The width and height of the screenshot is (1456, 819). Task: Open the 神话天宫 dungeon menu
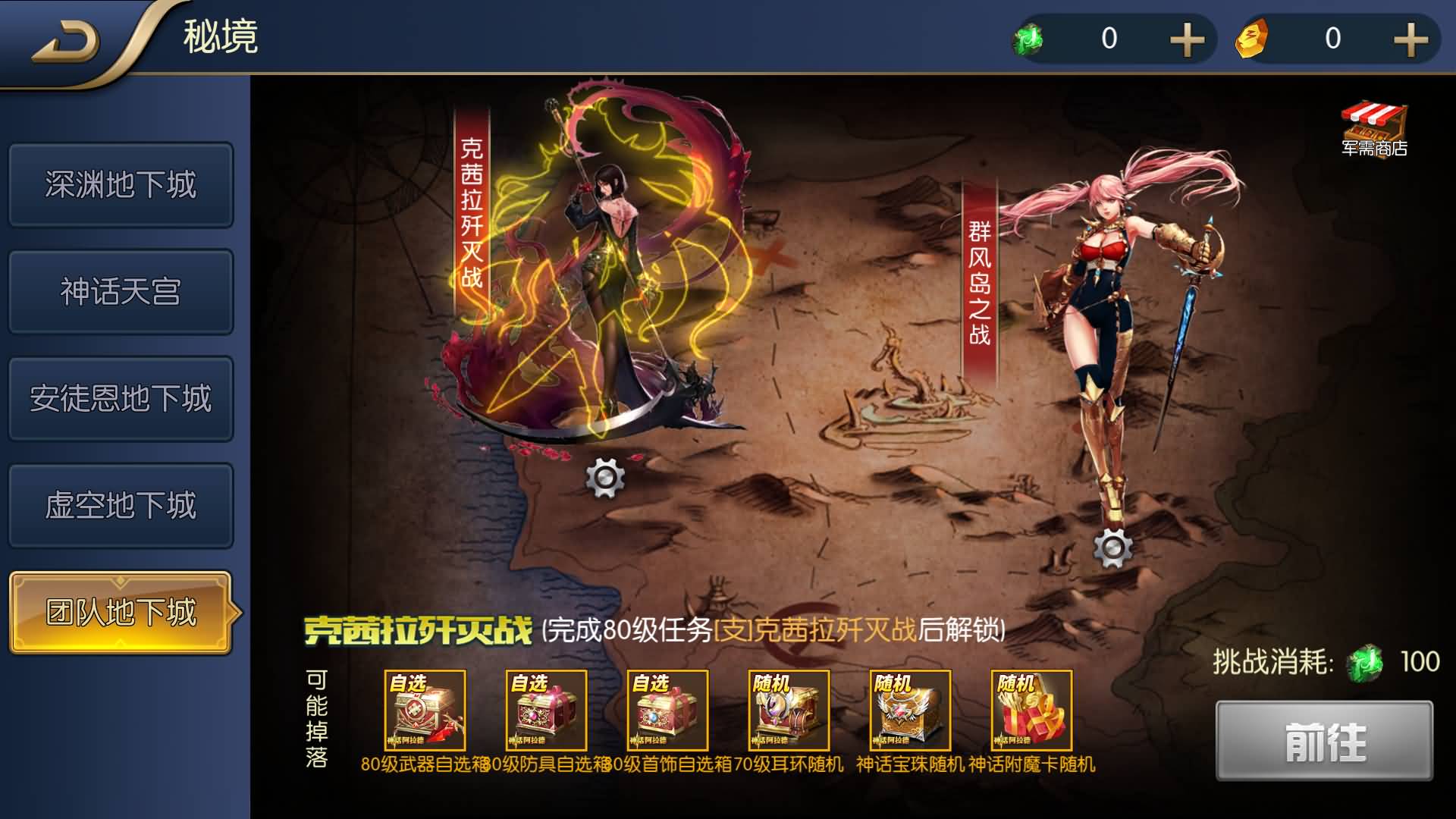coord(121,292)
